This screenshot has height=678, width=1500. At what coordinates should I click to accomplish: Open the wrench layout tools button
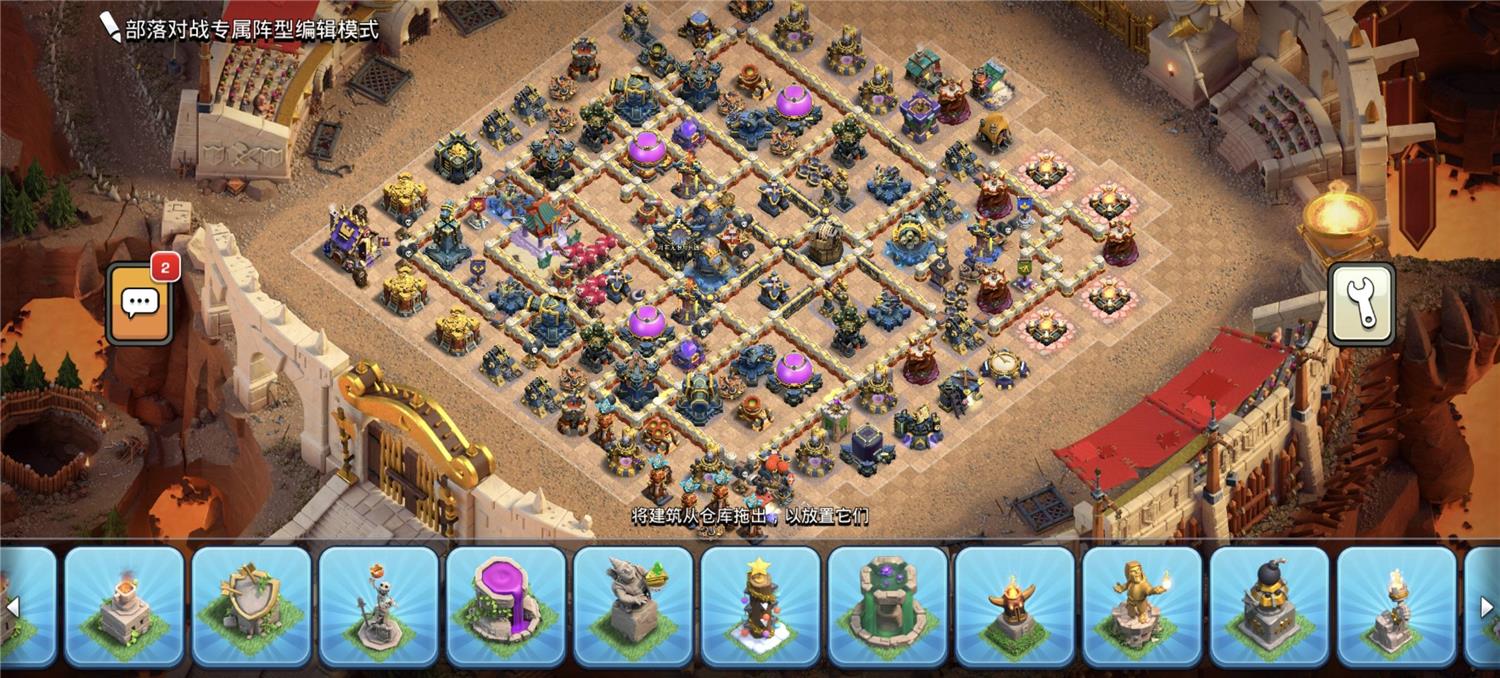point(1361,303)
